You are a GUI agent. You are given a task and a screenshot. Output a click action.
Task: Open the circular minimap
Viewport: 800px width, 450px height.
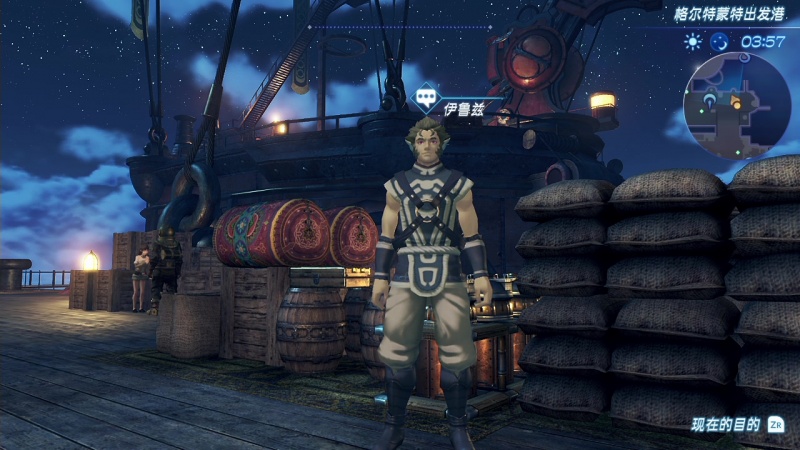737,105
